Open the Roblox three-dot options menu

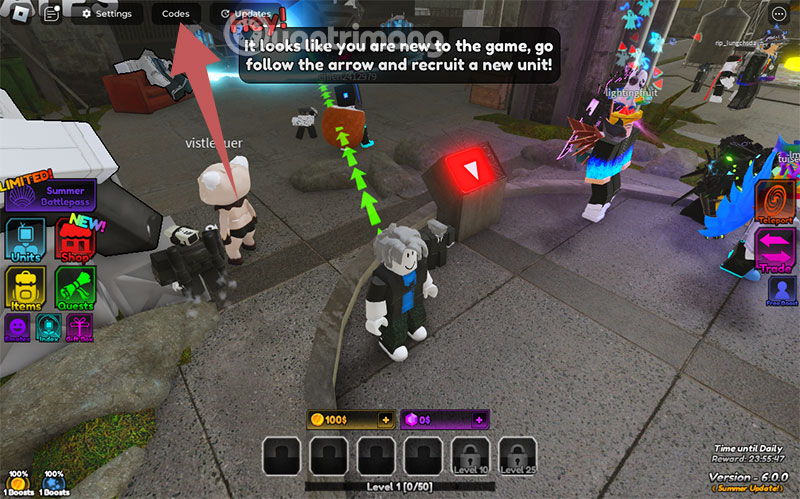coord(779,14)
